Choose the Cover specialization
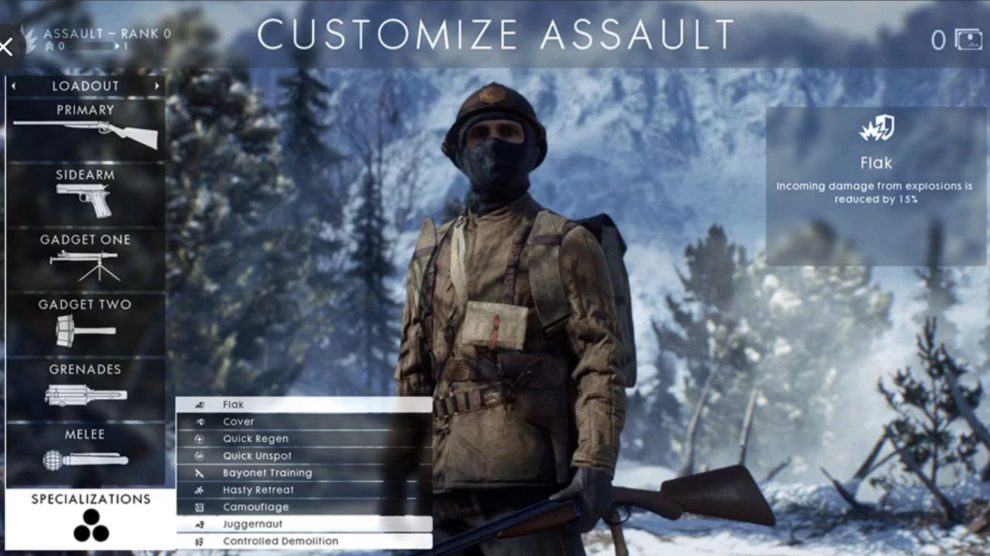Image resolution: width=990 pixels, height=556 pixels. point(304,422)
